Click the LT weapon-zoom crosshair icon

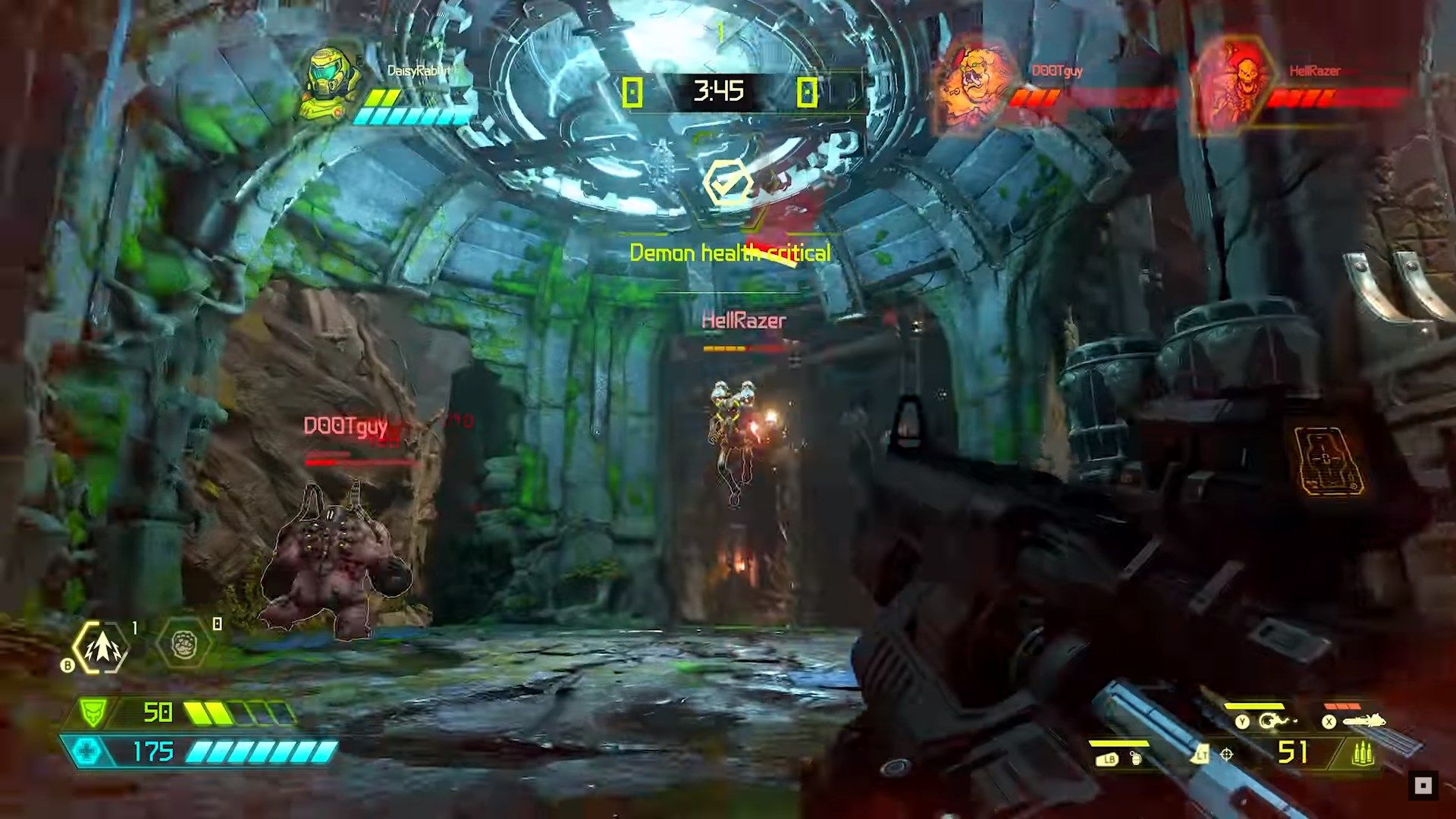coord(1226,754)
